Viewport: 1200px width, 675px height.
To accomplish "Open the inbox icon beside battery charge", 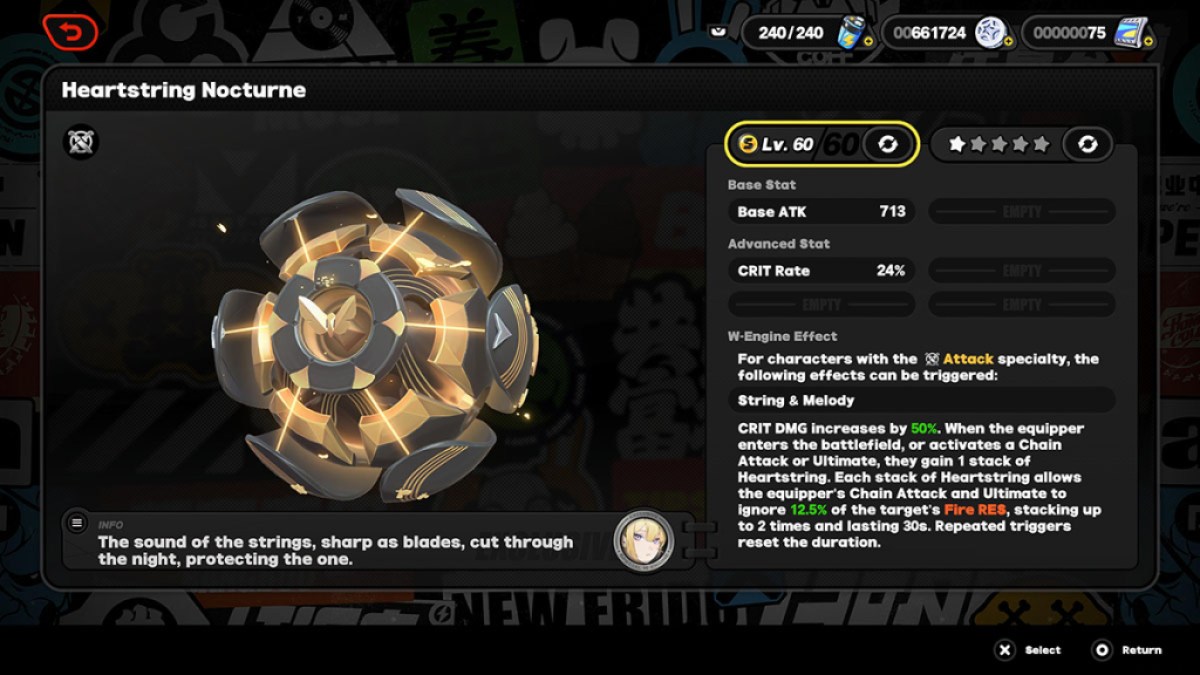I will 717,32.
